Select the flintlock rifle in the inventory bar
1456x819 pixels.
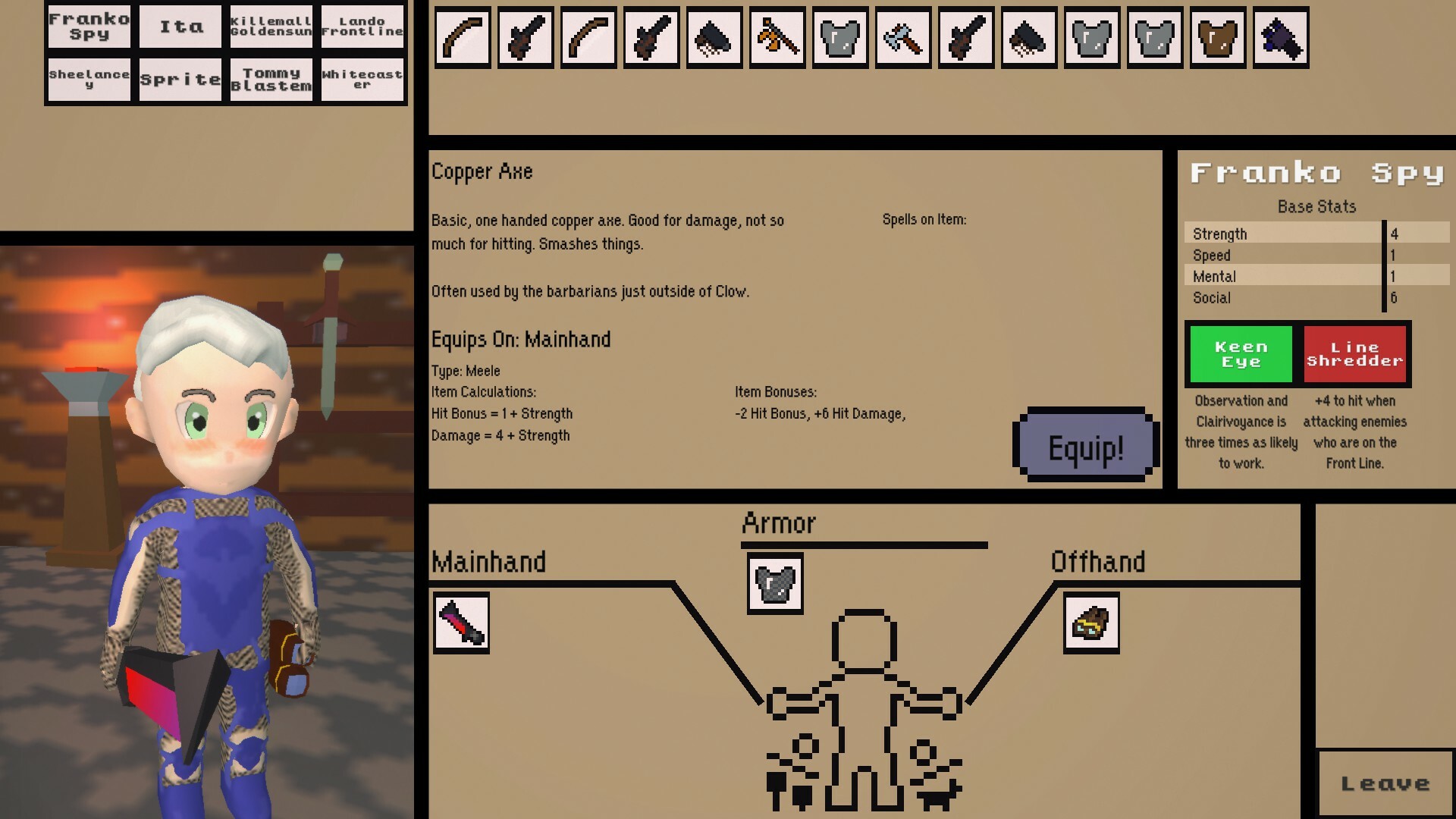point(525,39)
